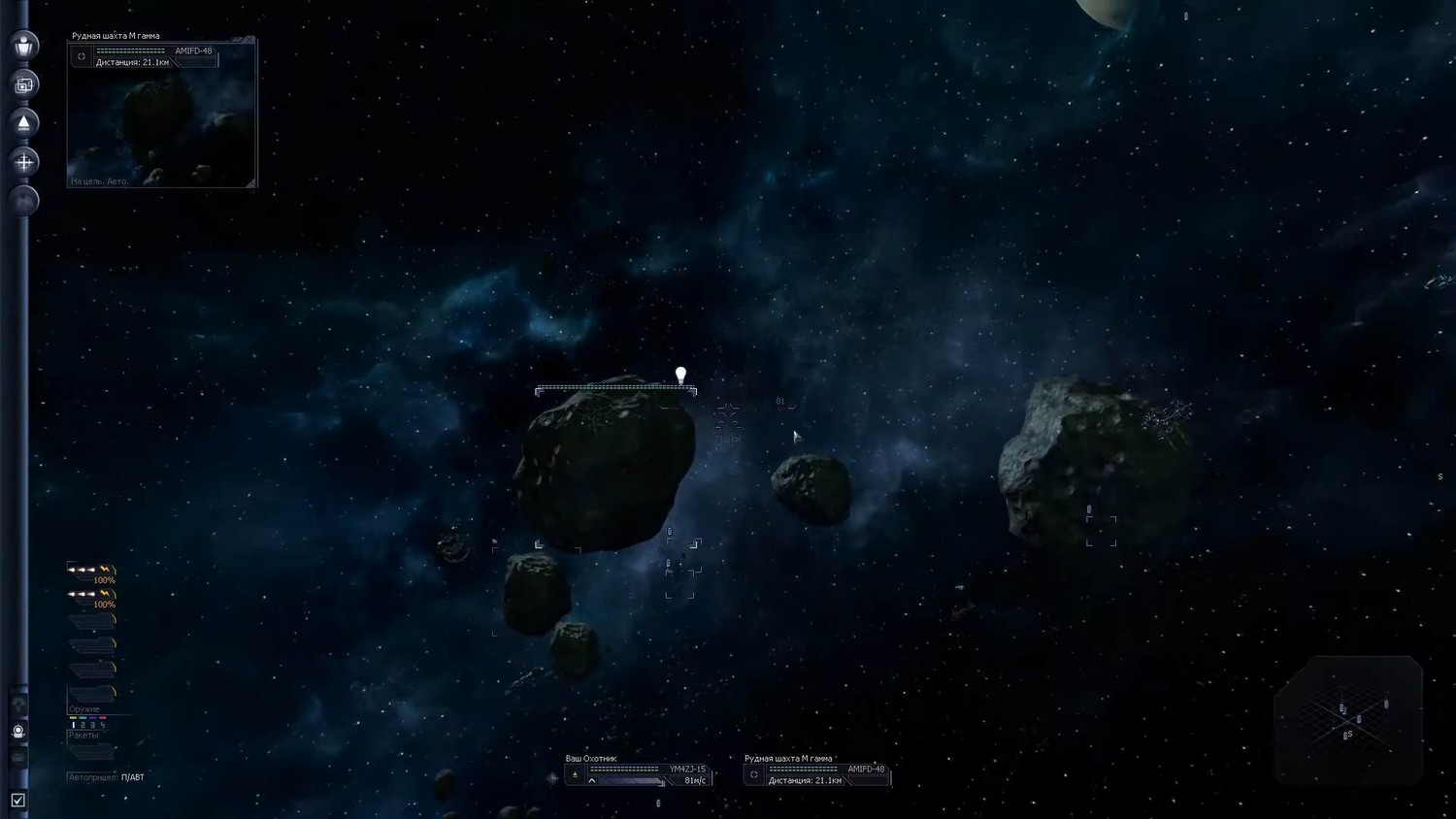Adjust the ship speed bar
This screenshot has height=819, width=1456.
(628, 781)
